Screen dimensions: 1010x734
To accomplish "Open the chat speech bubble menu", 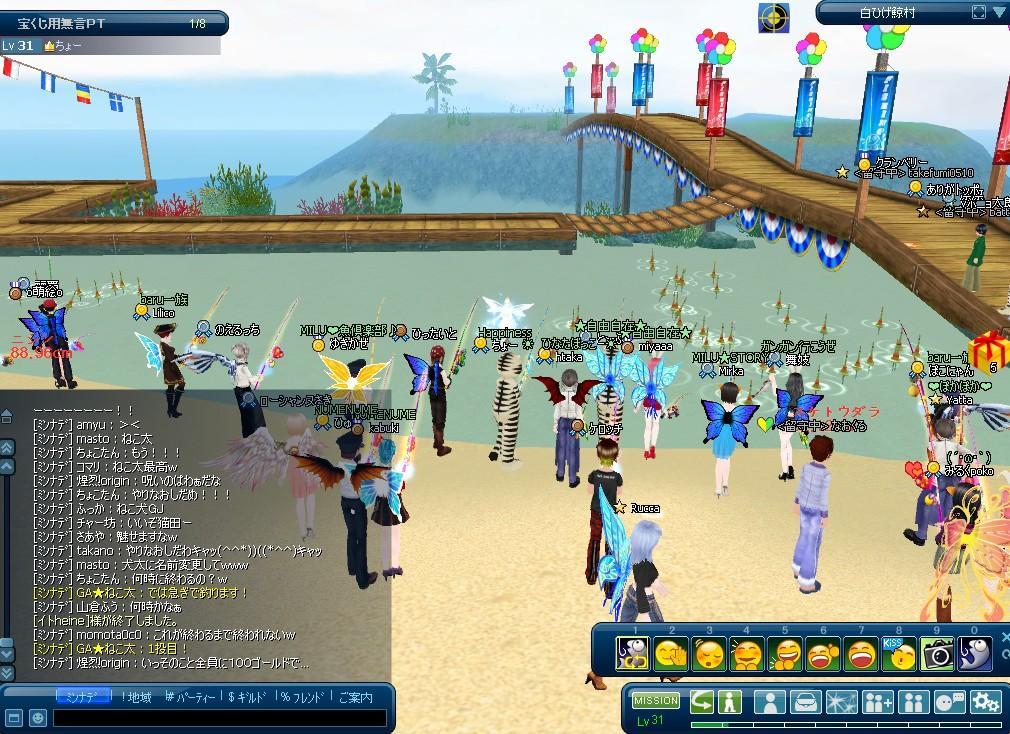I will [x=949, y=701].
